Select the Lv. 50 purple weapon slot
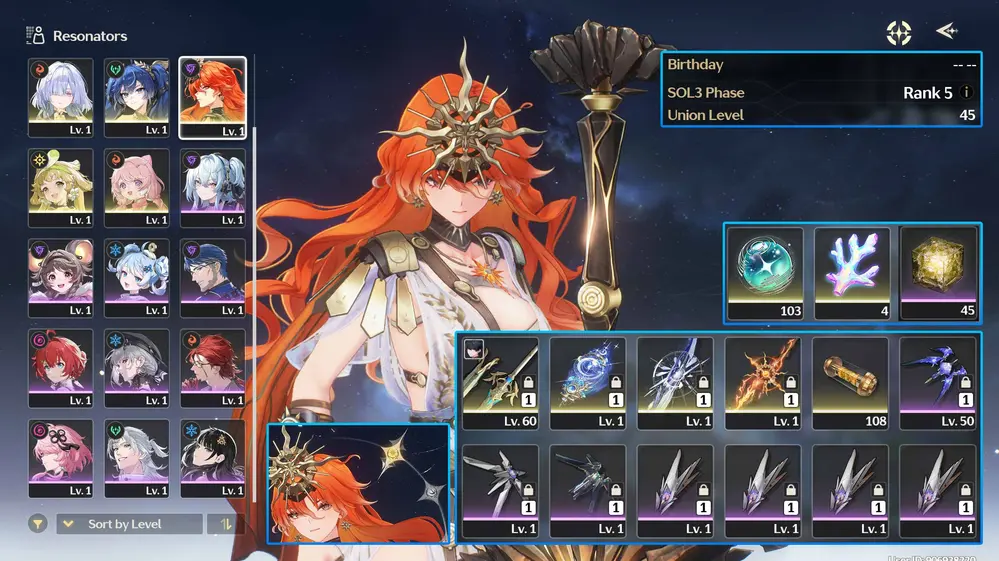The height and width of the screenshot is (561, 999). [938, 382]
